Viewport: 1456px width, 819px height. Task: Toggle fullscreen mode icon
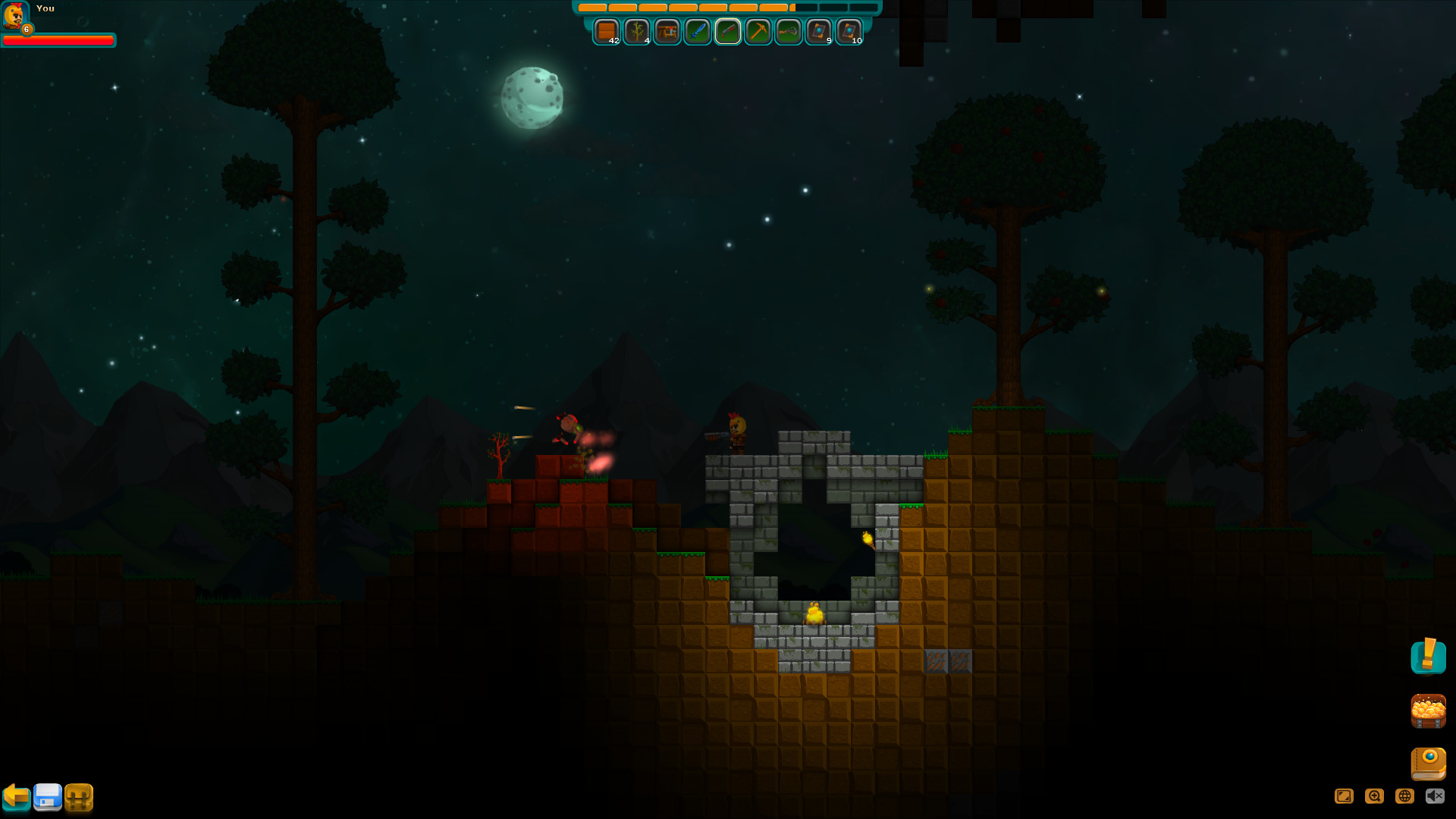(1345, 796)
